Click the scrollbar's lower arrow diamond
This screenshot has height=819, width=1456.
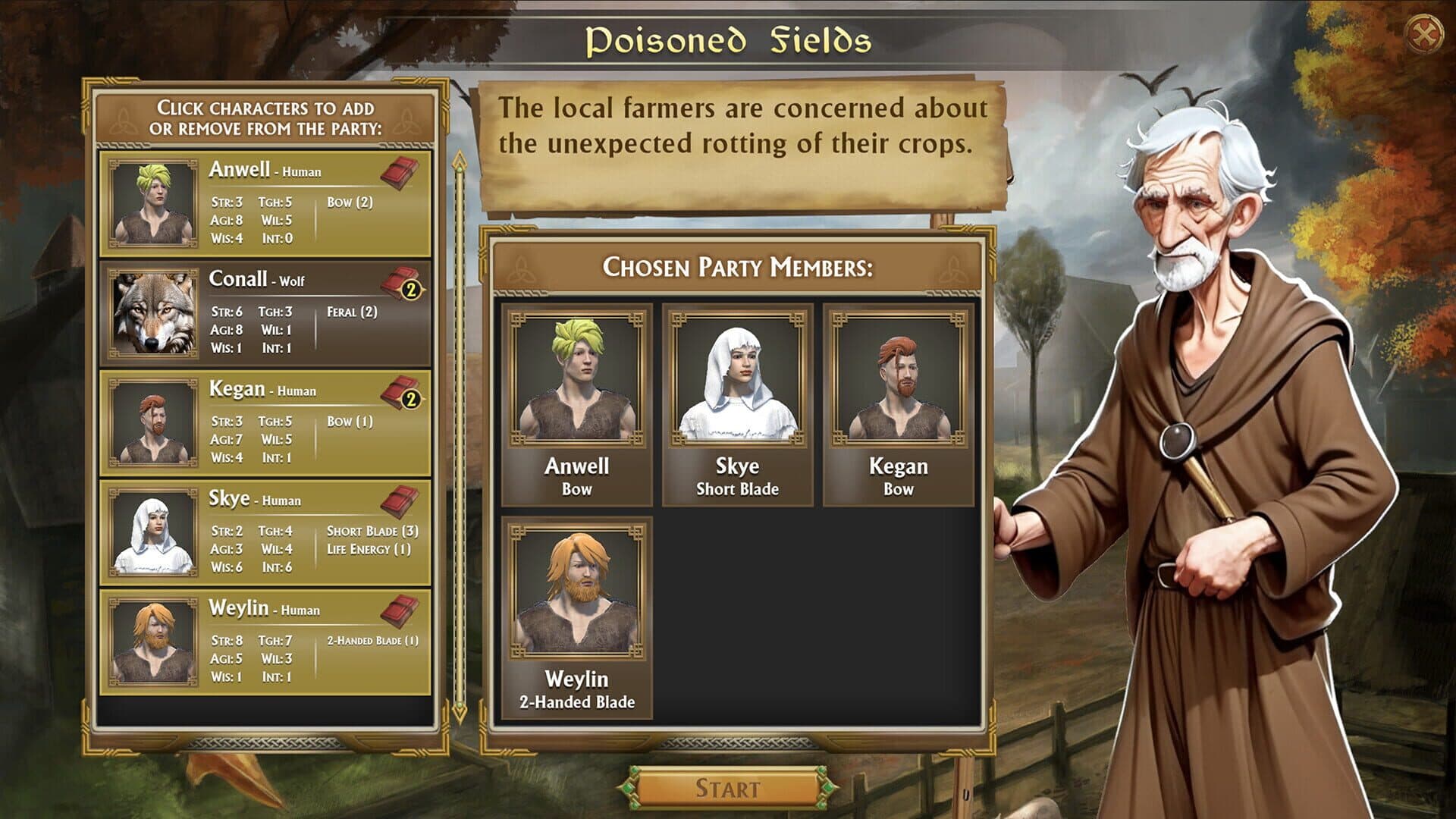click(460, 713)
